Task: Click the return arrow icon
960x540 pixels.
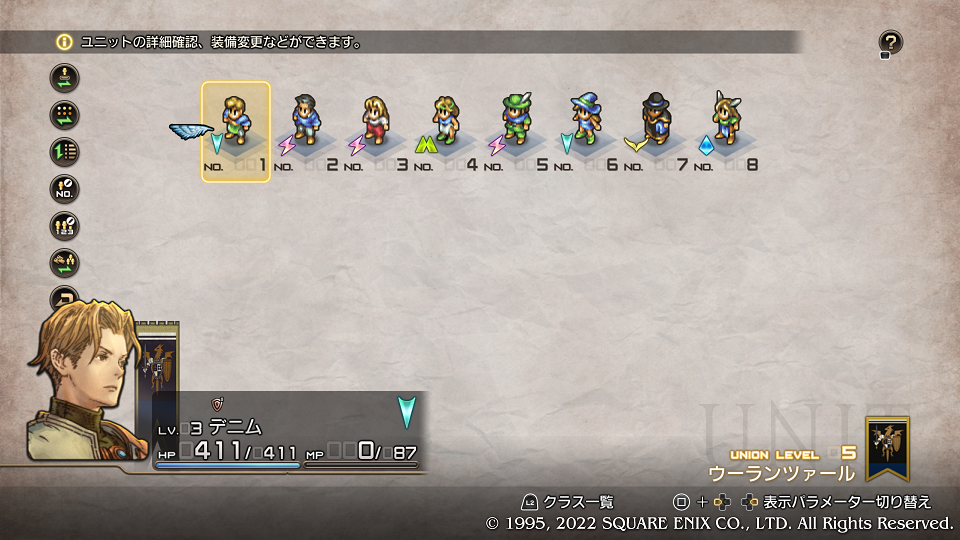Action: [64, 298]
